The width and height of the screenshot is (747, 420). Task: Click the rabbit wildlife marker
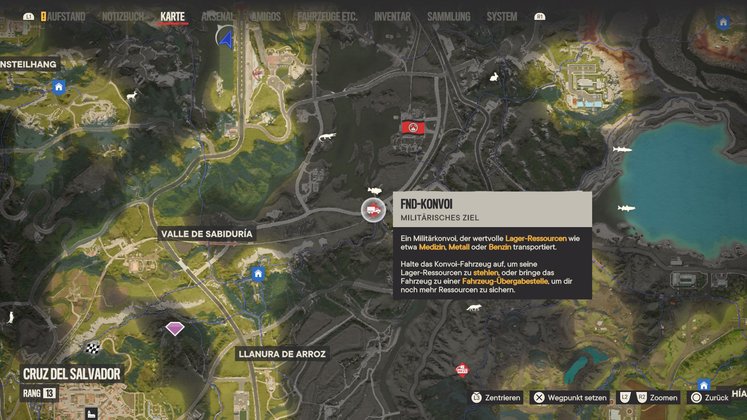[493, 79]
